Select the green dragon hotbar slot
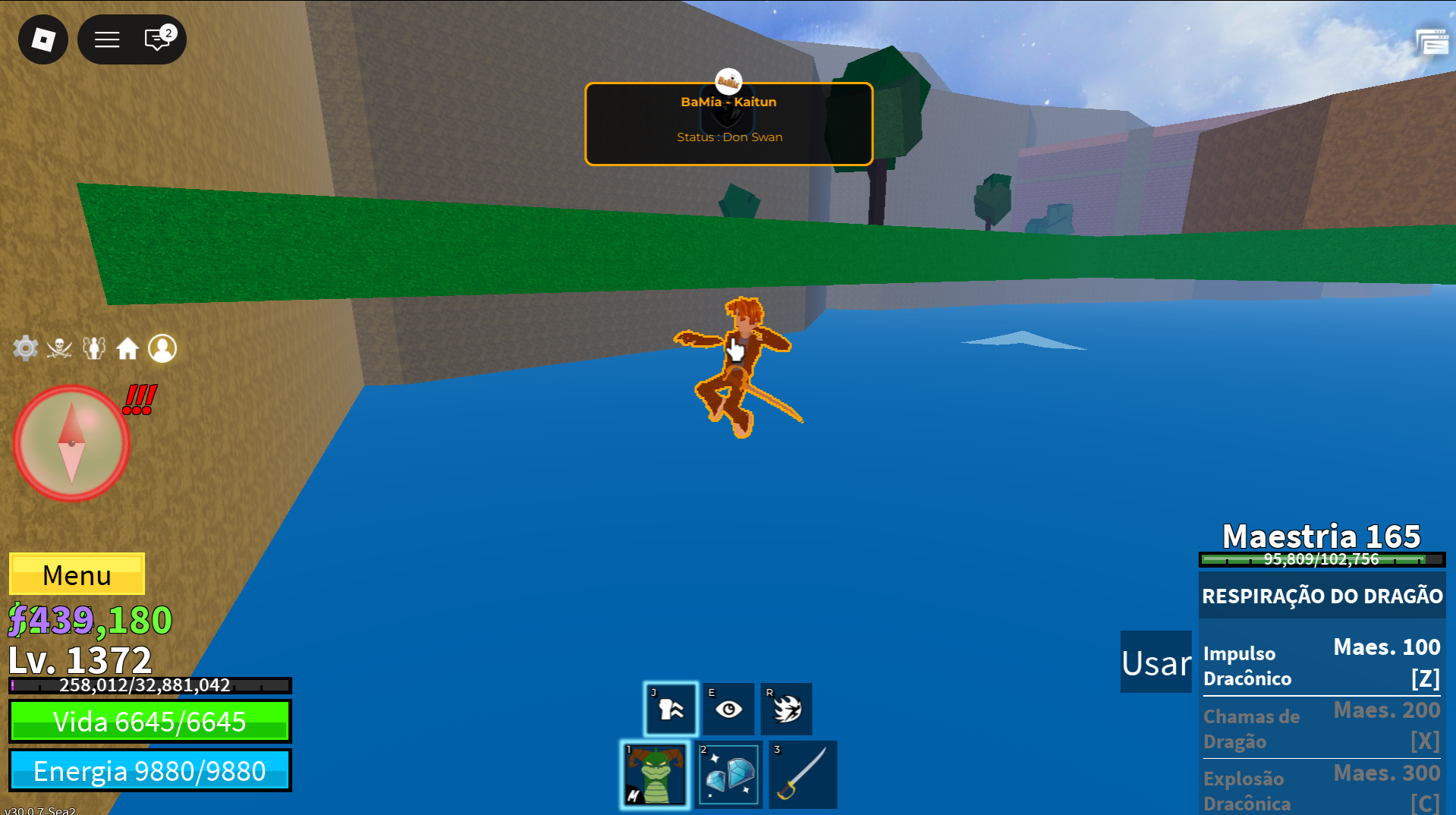This screenshot has width=1456, height=815. [x=655, y=775]
